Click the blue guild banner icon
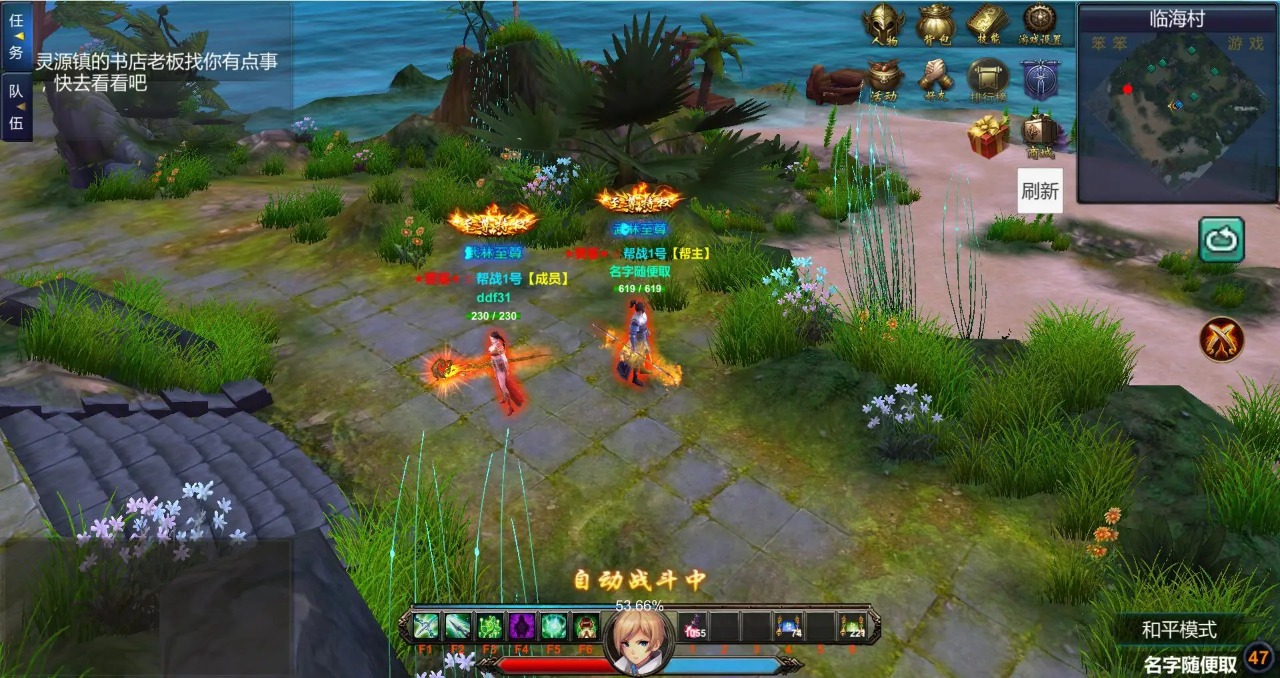The width and height of the screenshot is (1280, 678). click(1040, 79)
